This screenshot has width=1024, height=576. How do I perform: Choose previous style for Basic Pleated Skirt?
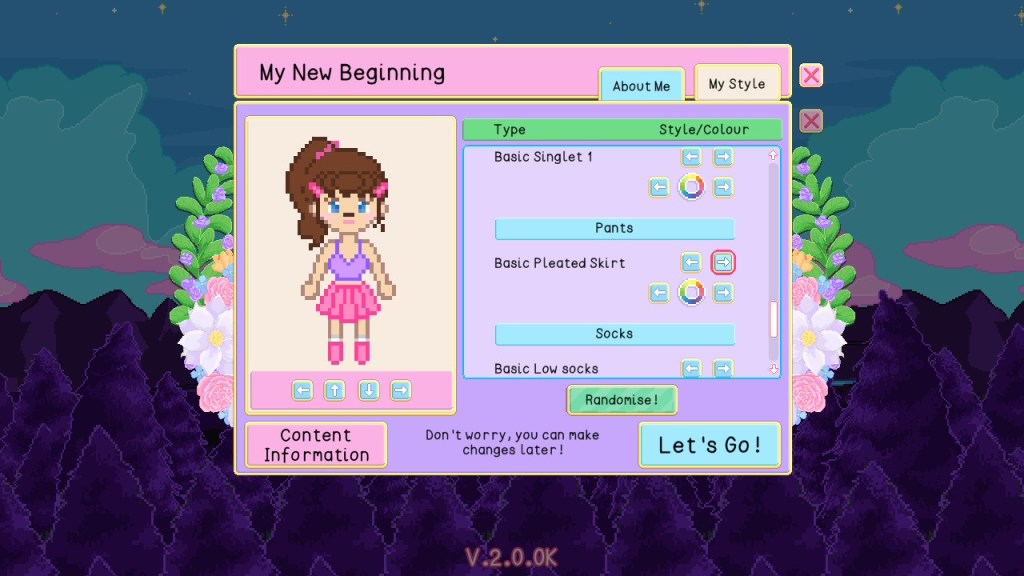(x=691, y=263)
